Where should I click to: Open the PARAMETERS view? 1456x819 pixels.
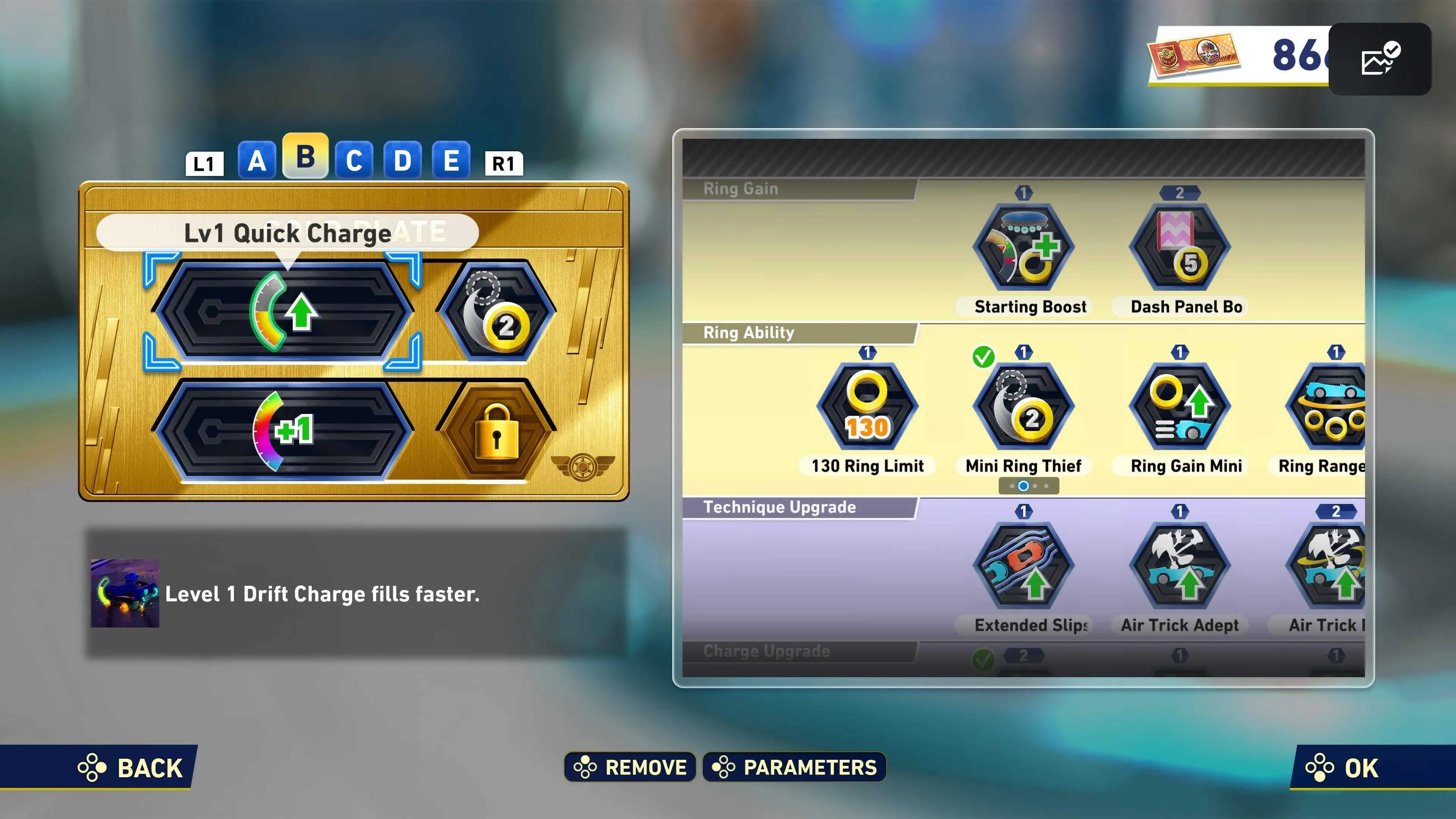[x=794, y=767]
